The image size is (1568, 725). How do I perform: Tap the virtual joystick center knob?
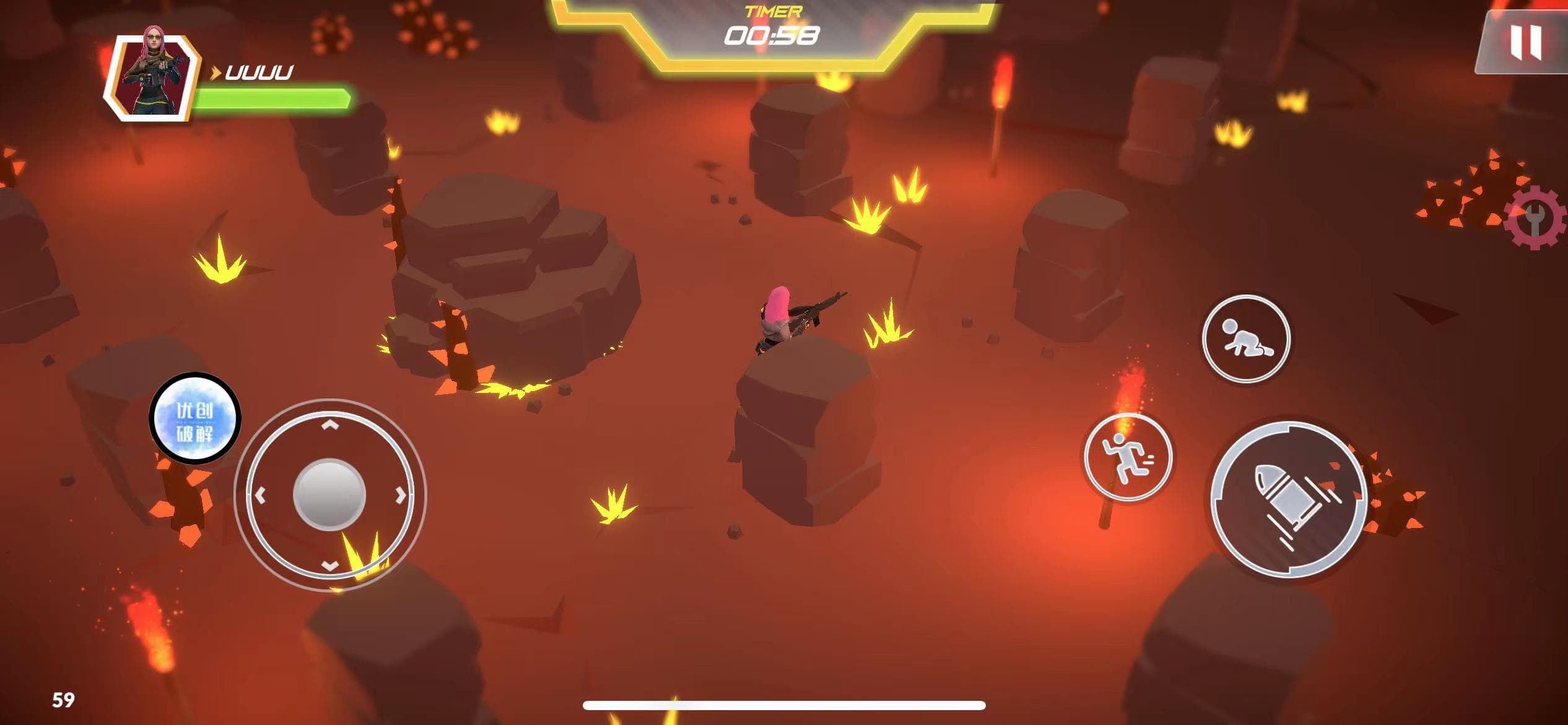329,494
